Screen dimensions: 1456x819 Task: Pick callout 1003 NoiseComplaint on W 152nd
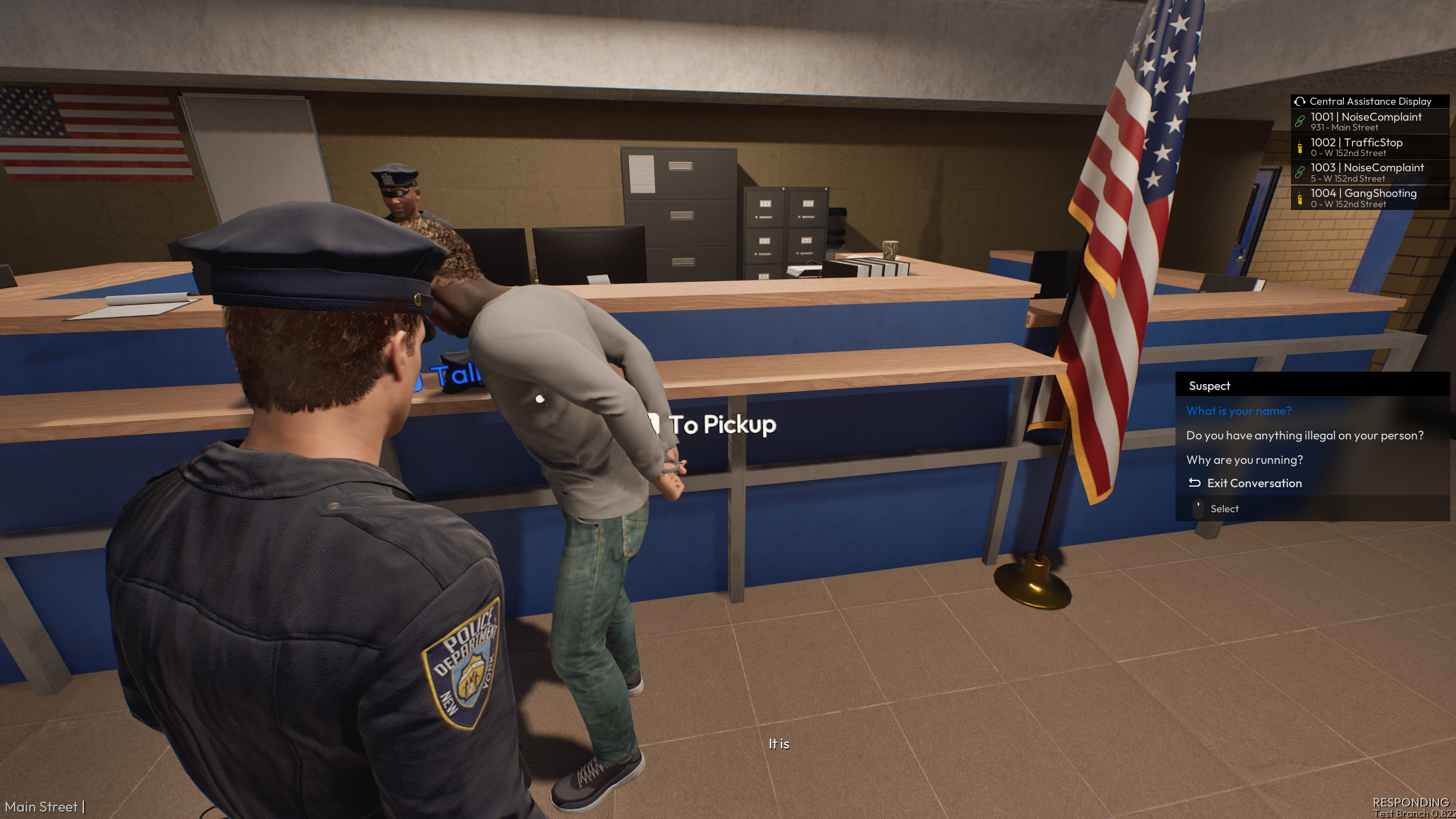point(1367,172)
